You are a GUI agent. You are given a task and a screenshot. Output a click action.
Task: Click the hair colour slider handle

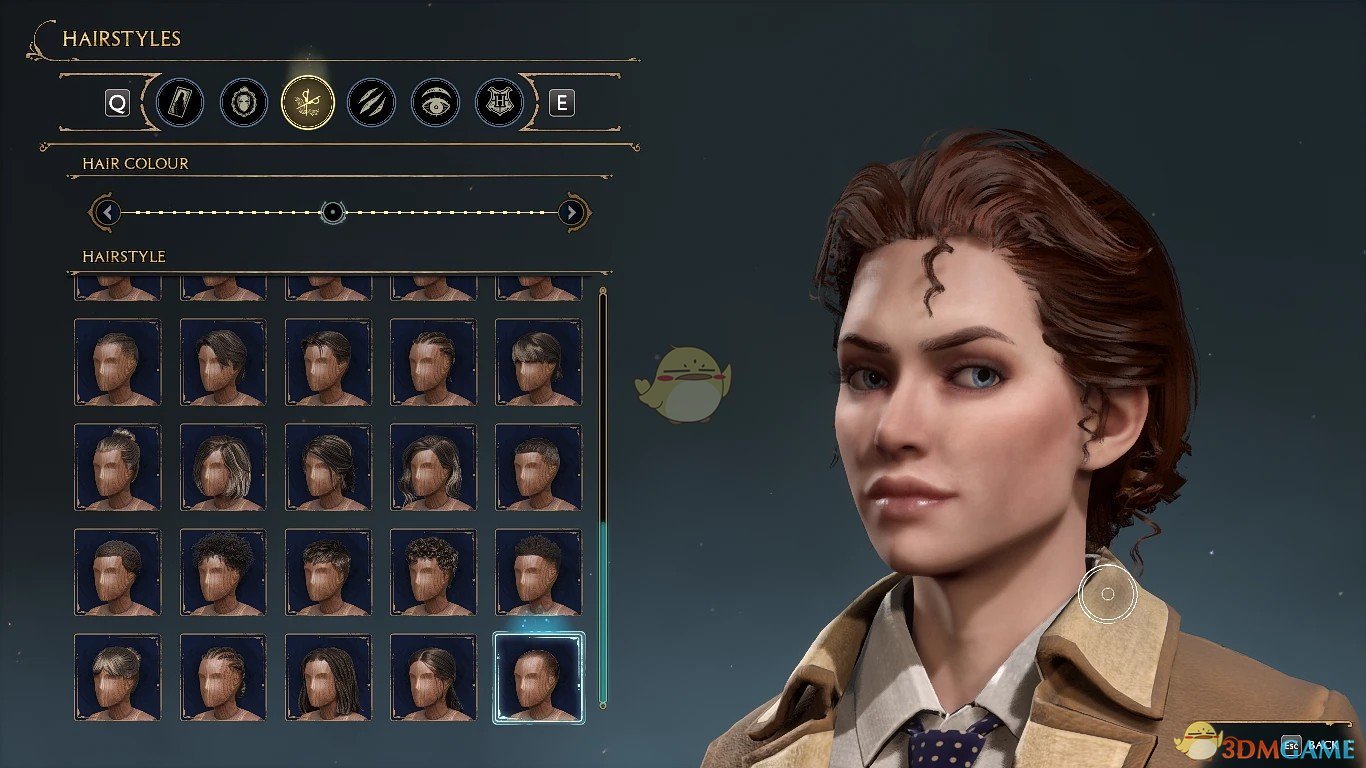click(333, 212)
